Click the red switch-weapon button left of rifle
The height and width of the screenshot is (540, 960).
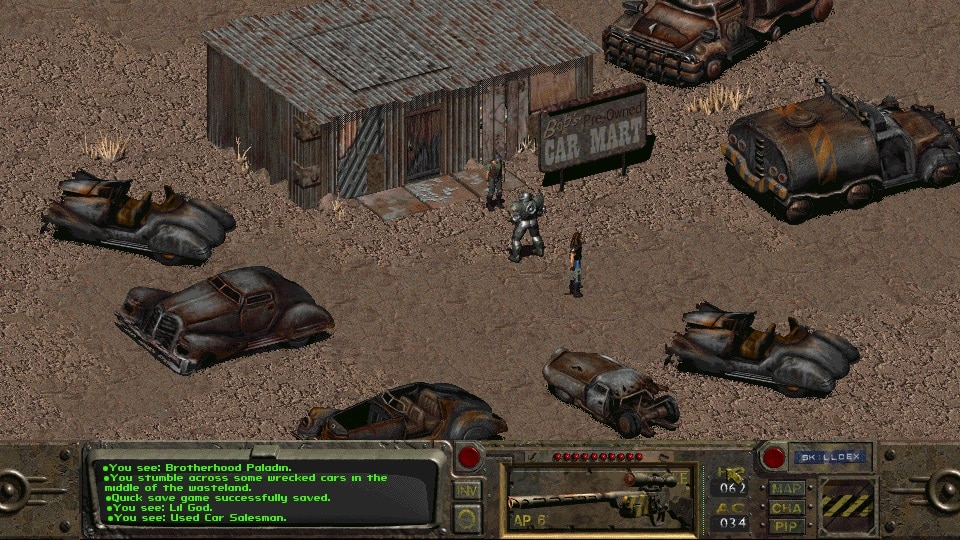(470, 459)
